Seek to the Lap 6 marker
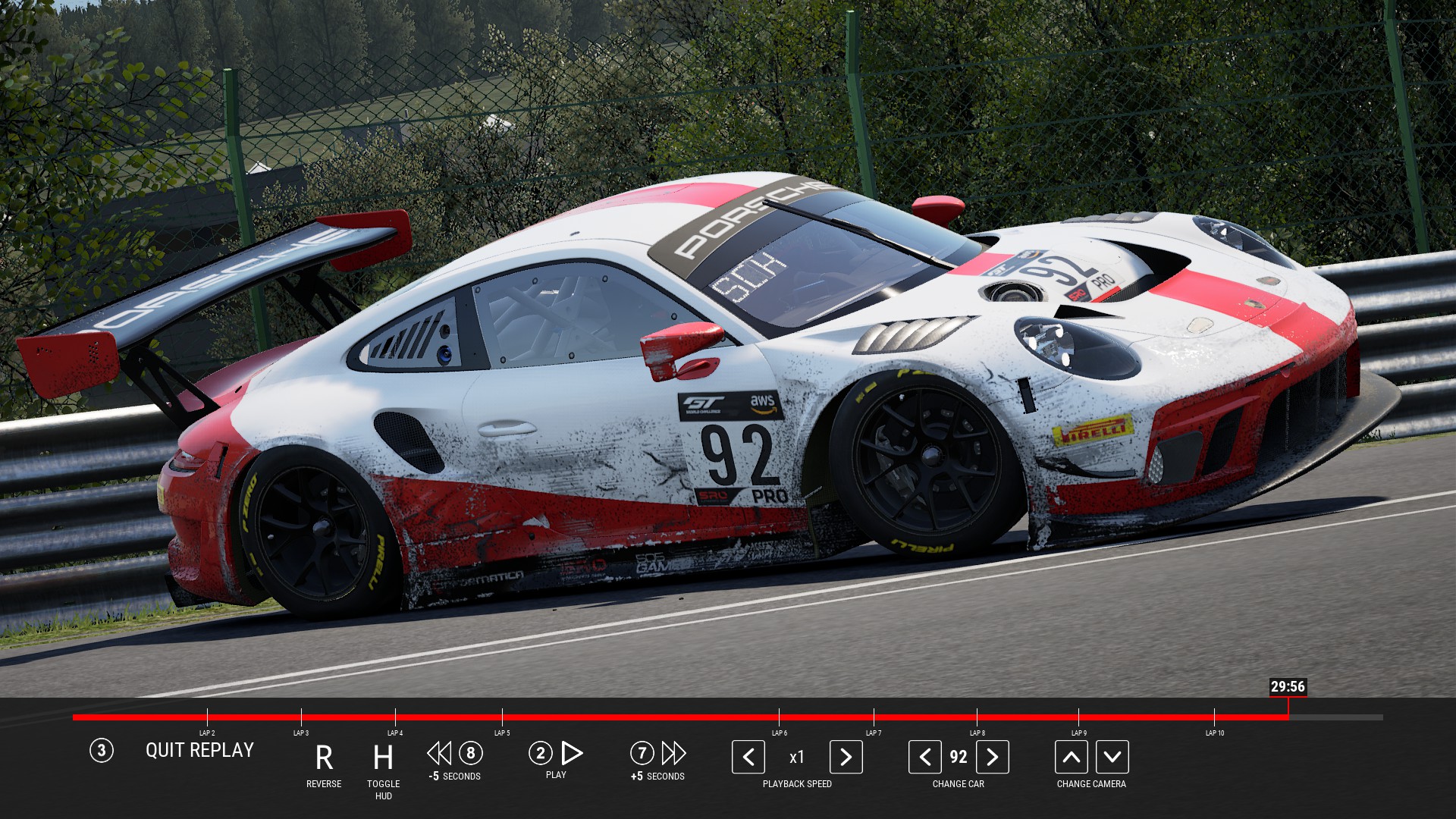 tap(779, 717)
